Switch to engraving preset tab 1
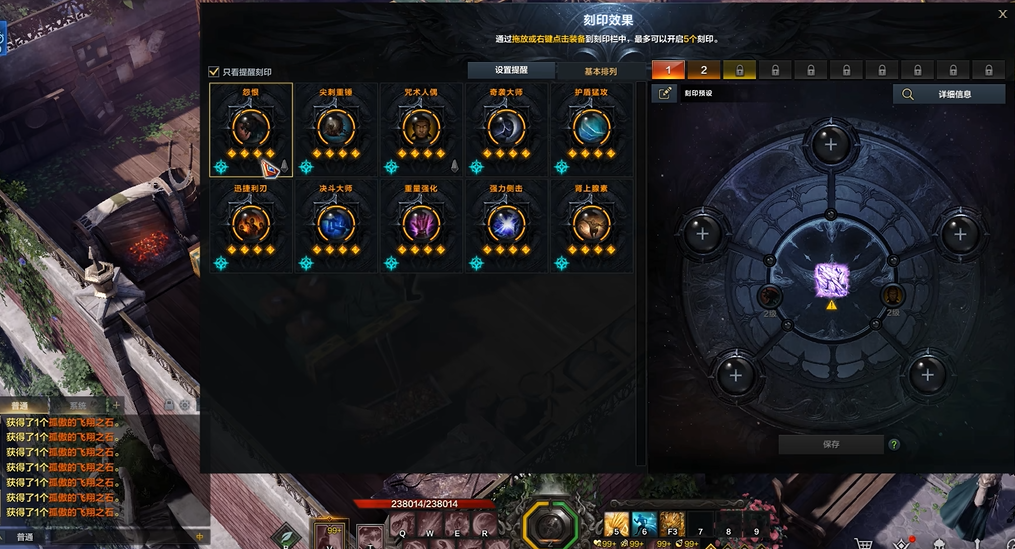 coord(669,70)
